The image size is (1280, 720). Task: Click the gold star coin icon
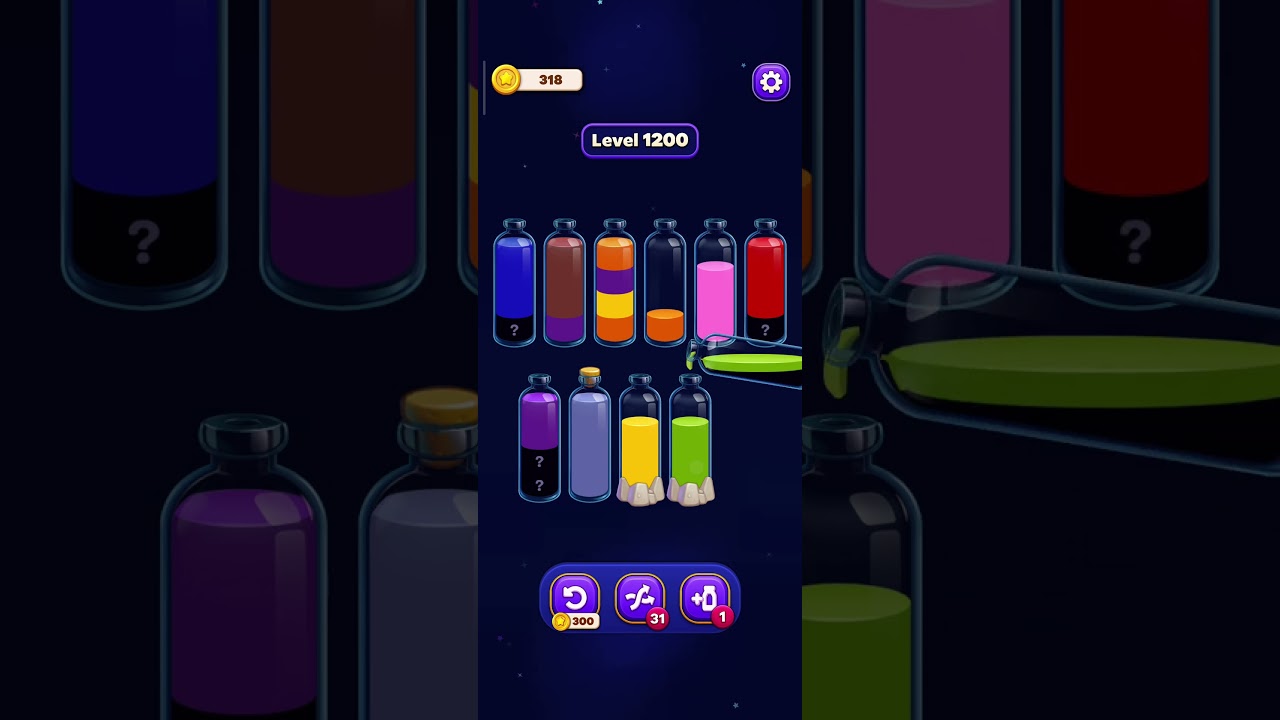point(506,79)
